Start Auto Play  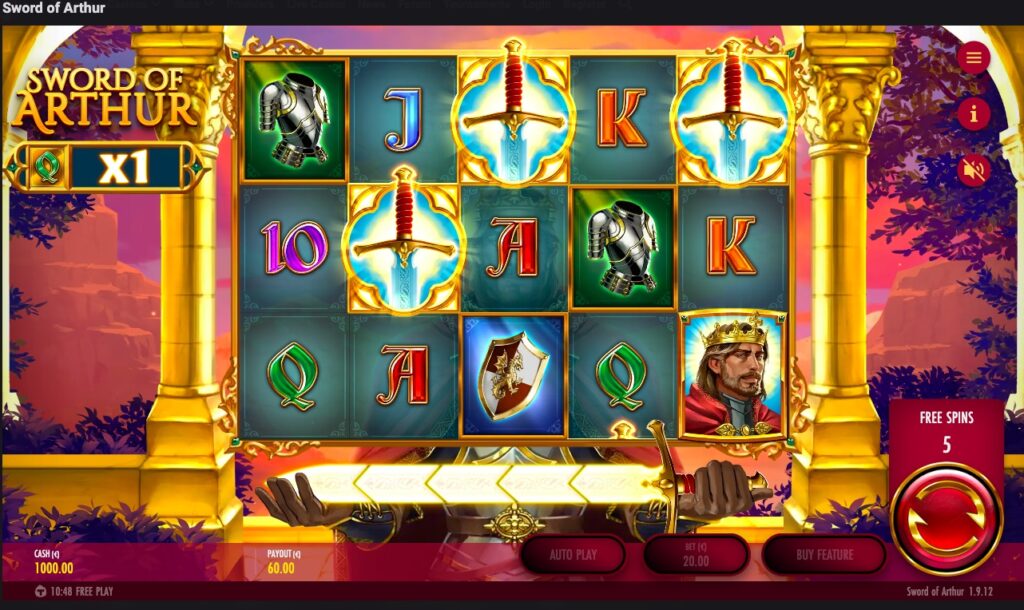pos(573,554)
